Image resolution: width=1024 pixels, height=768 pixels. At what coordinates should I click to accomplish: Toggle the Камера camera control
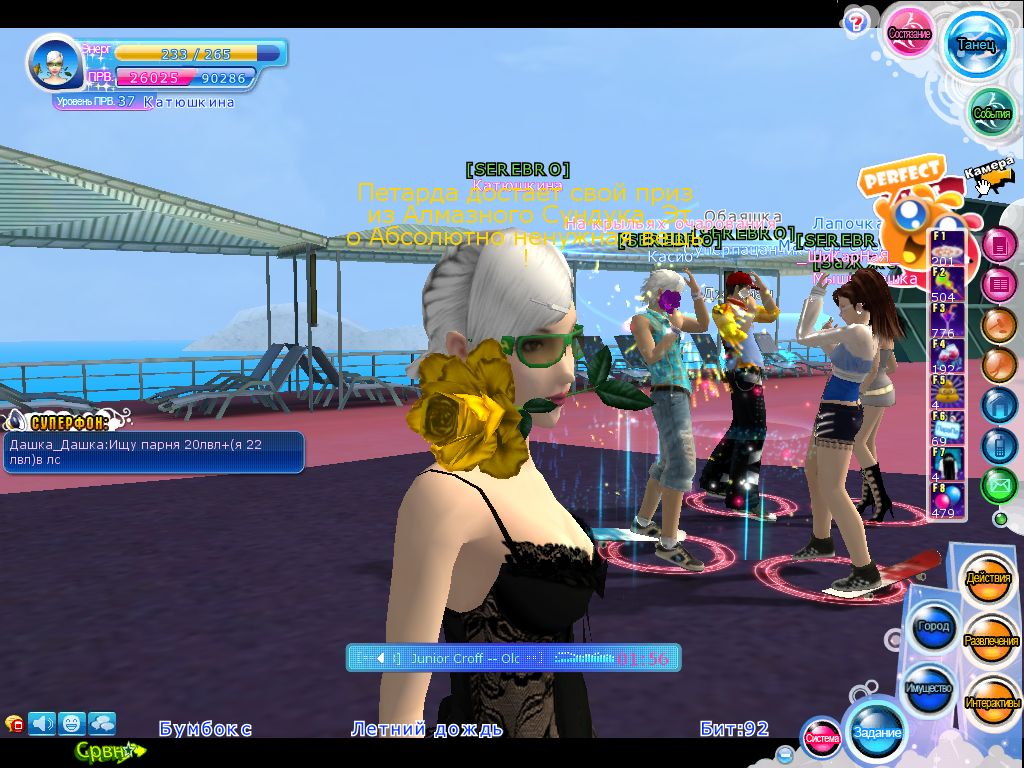tap(989, 170)
